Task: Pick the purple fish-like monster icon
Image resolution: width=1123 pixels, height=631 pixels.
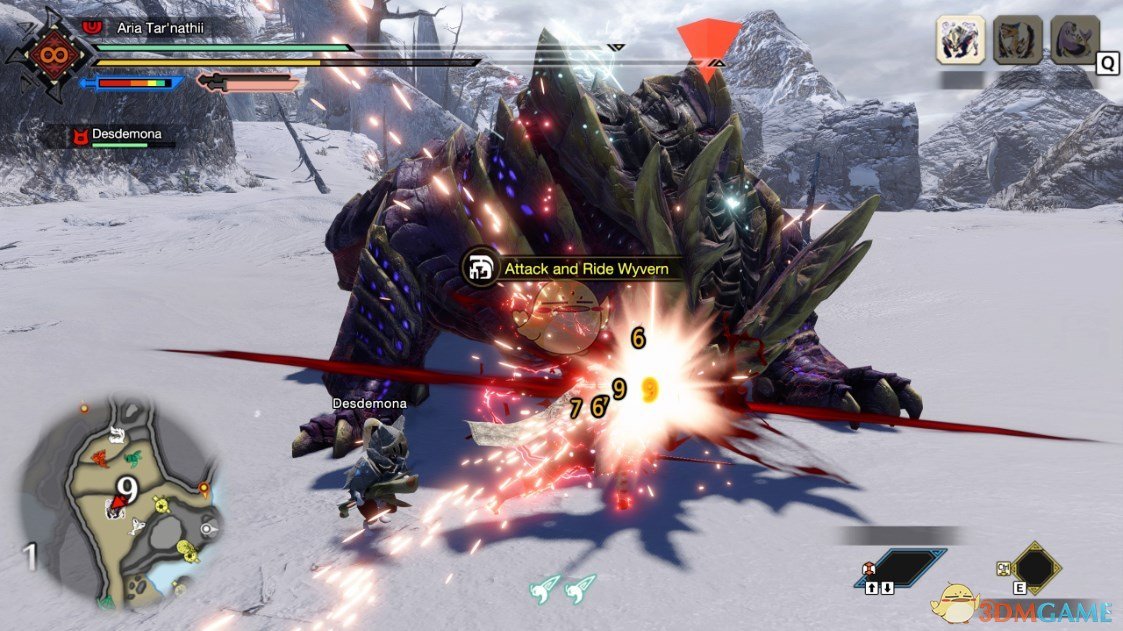Action: coord(1075,41)
